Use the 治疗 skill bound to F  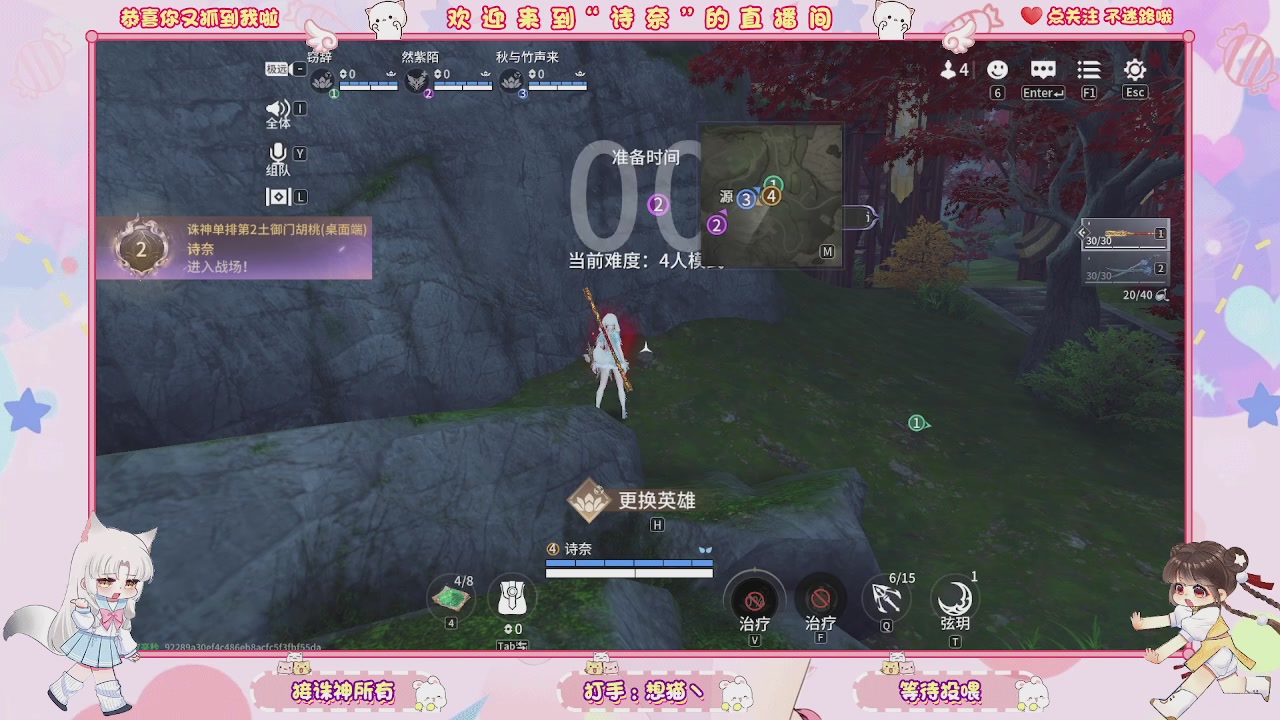point(819,601)
